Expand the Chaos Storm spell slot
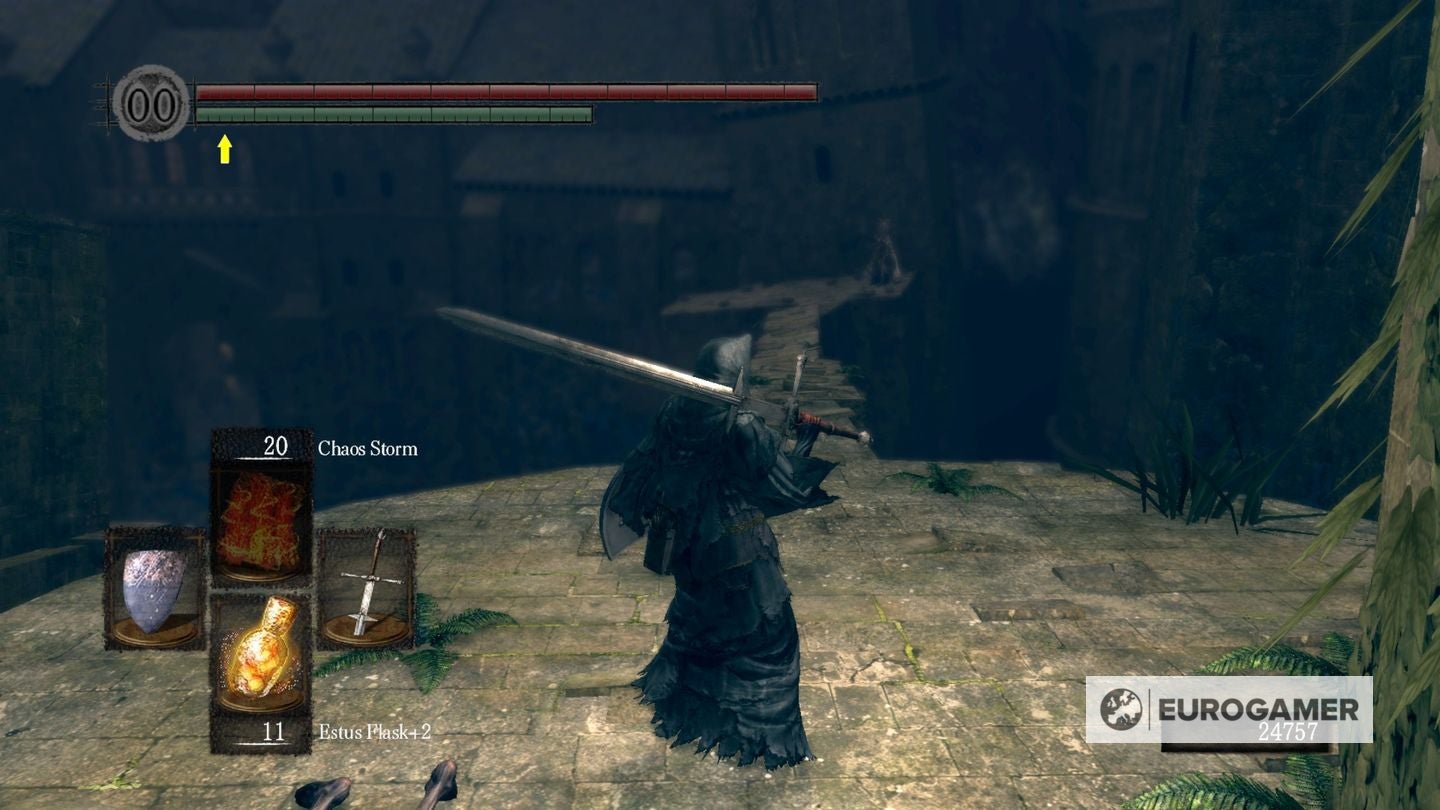Image resolution: width=1440 pixels, height=810 pixels. 258,505
